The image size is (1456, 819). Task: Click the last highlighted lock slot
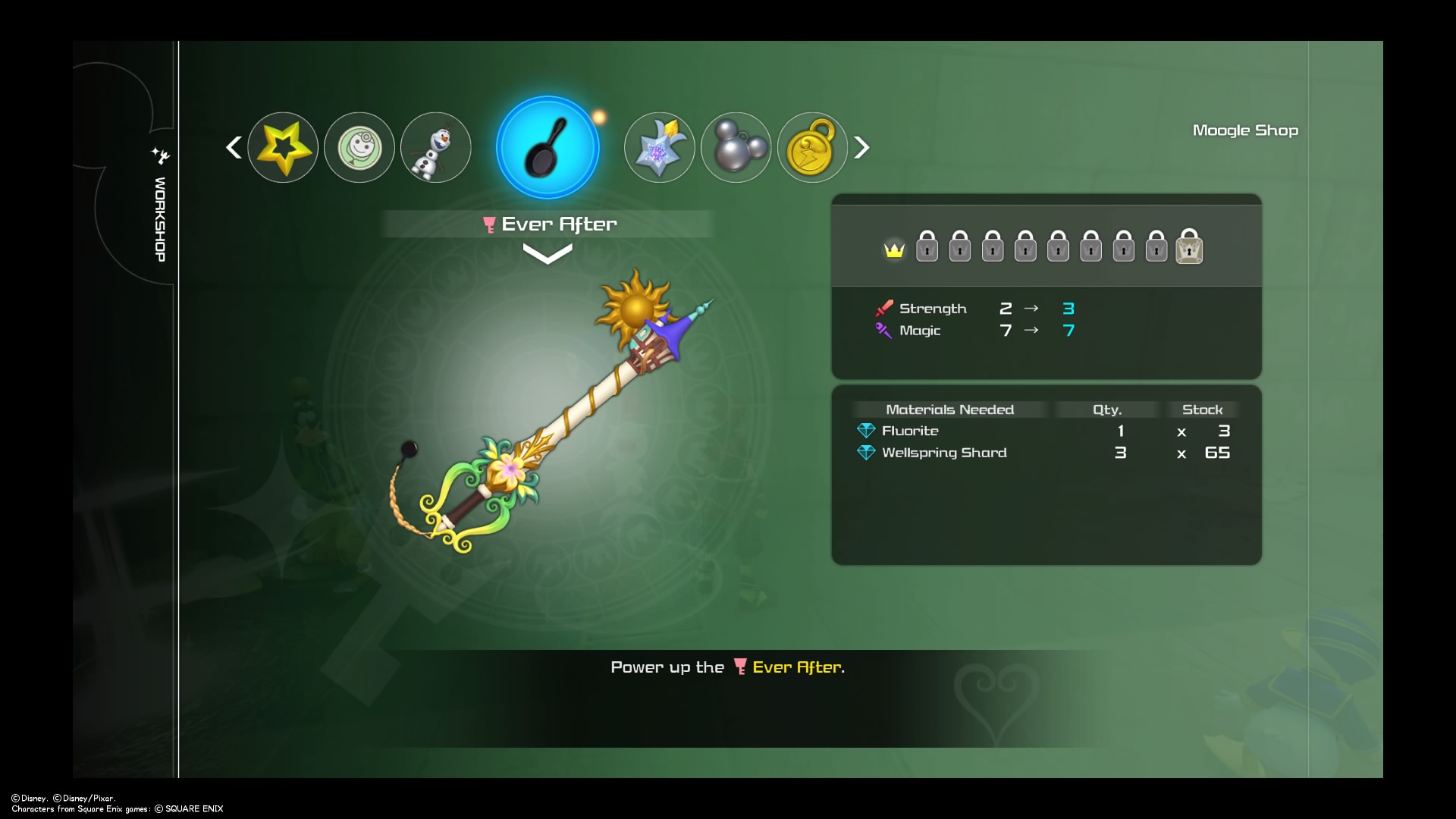[1189, 248]
